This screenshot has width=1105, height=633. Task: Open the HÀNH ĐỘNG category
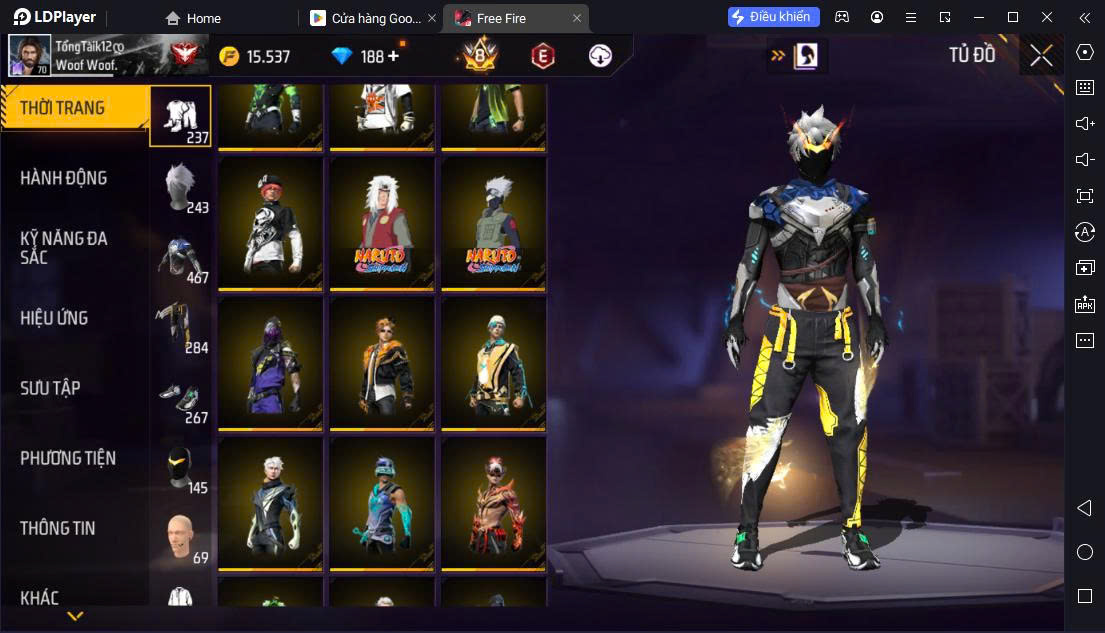click(x=63, y=178)
